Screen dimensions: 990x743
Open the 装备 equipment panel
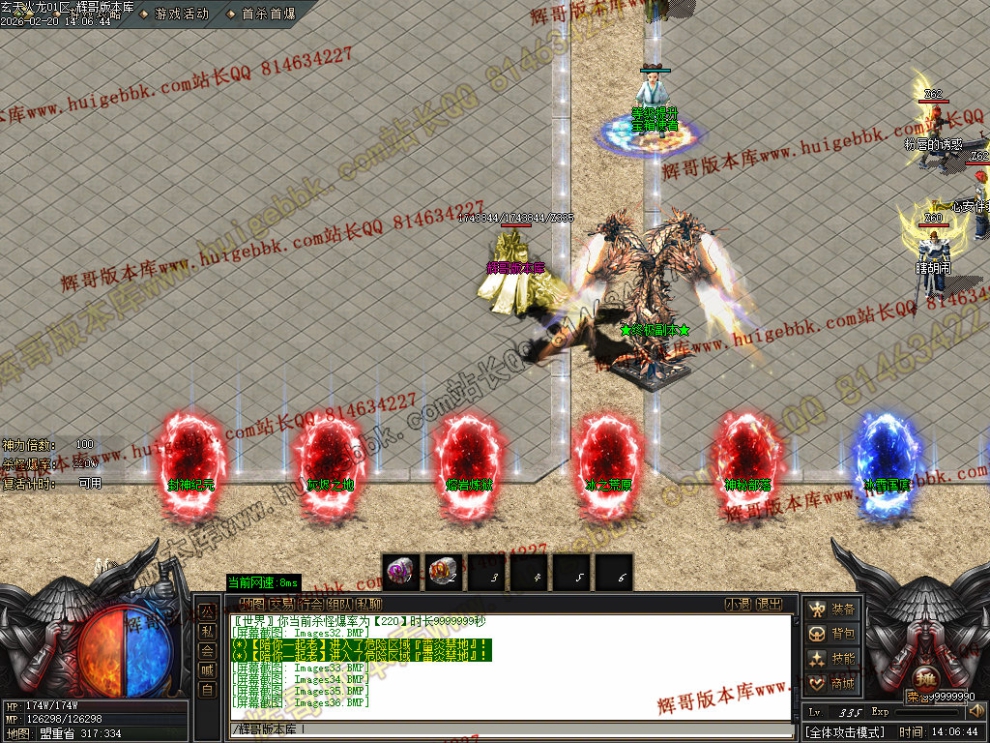pyautogui.click(x=832, y=609)
